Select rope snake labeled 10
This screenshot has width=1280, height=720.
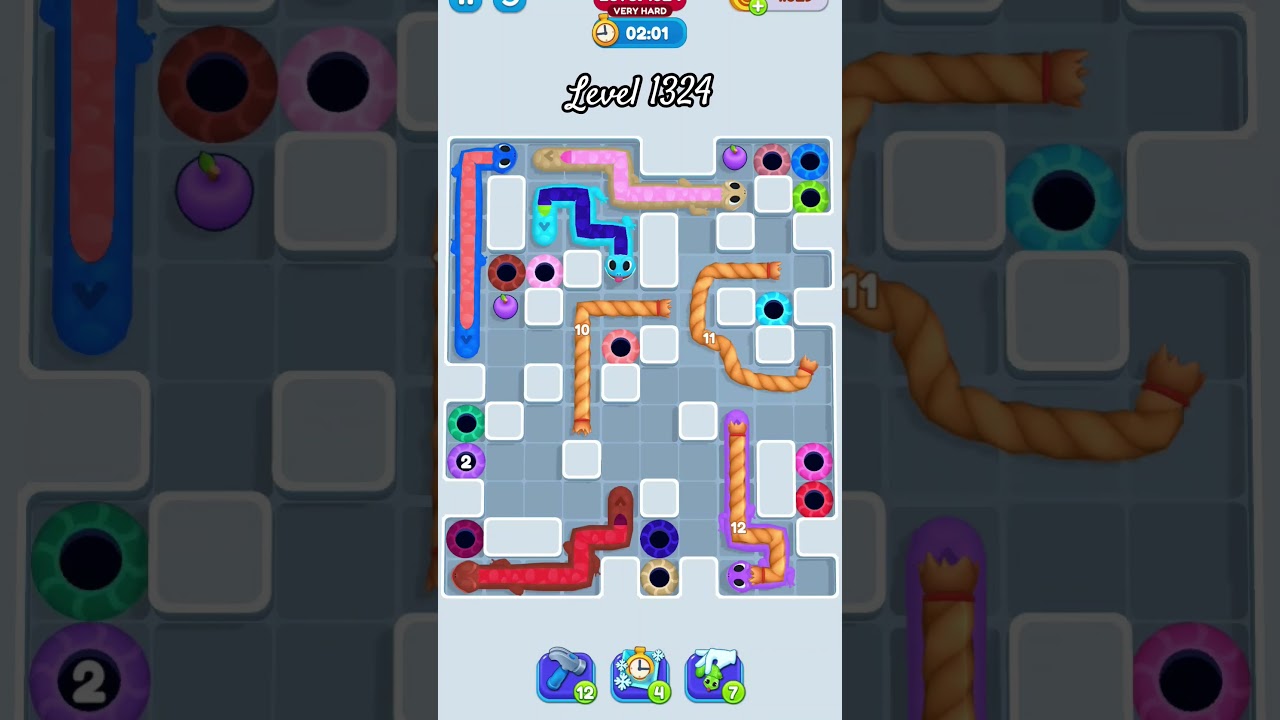coord(584,328)
